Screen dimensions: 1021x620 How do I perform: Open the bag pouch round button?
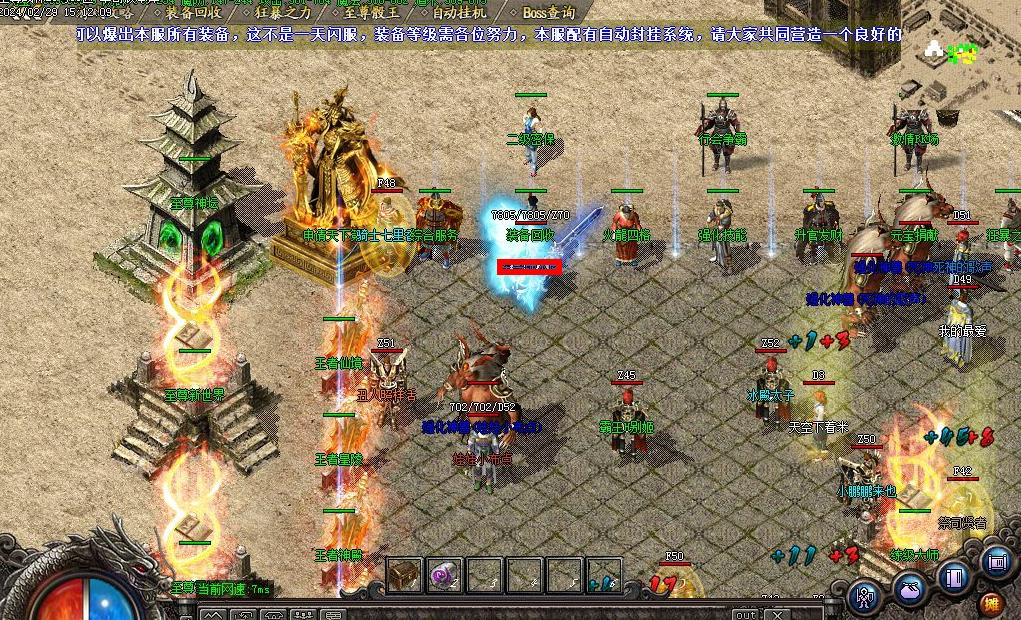pos(910,589)
